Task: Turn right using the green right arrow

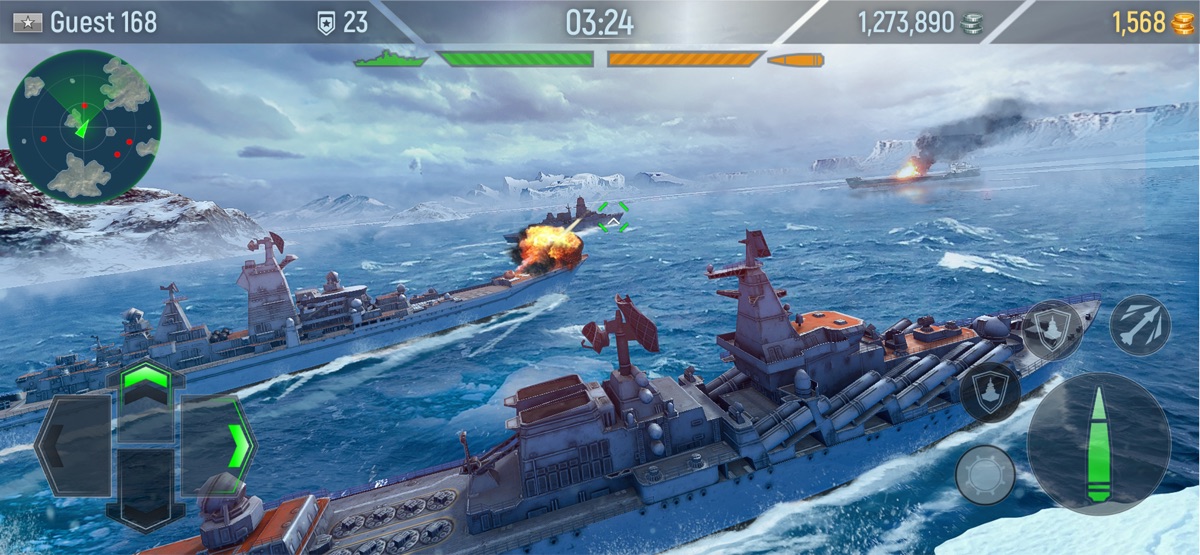Action: (220, 445)
